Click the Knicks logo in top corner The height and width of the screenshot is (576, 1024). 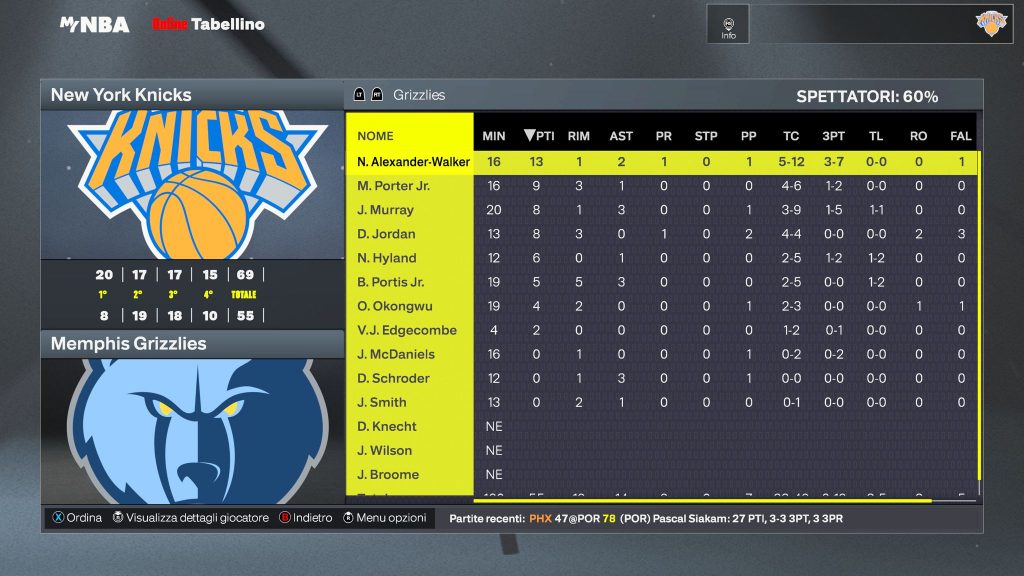click(x=991, y=24)
